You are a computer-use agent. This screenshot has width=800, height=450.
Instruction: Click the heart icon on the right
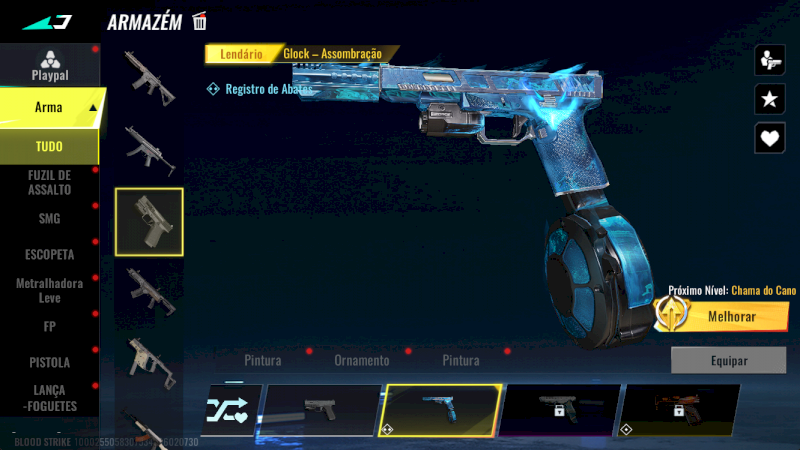point(769,138)
